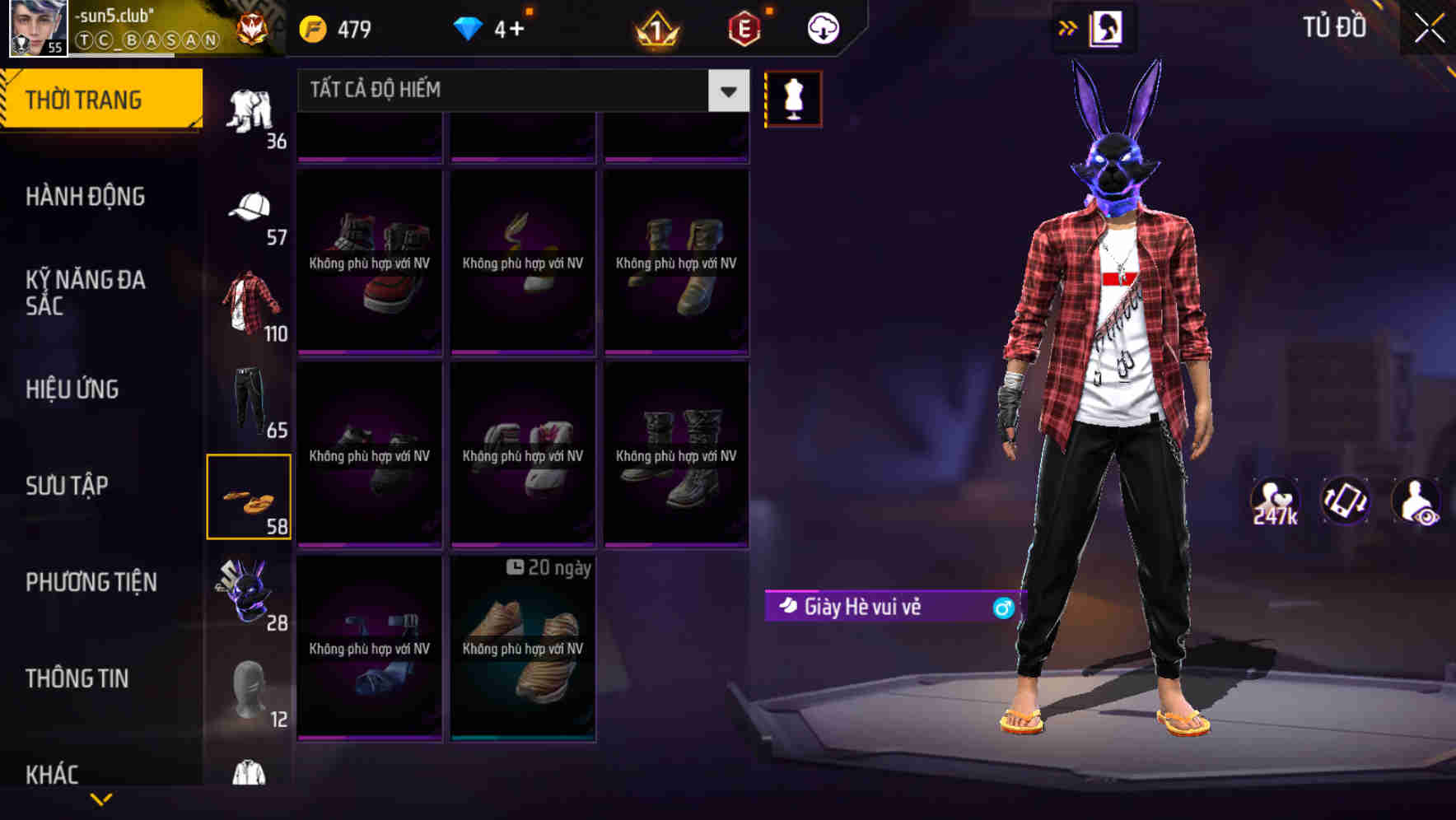Open the cap/headwear category with 57 items
This screenshot has height=820, width=1456.
tap(250, 206)
